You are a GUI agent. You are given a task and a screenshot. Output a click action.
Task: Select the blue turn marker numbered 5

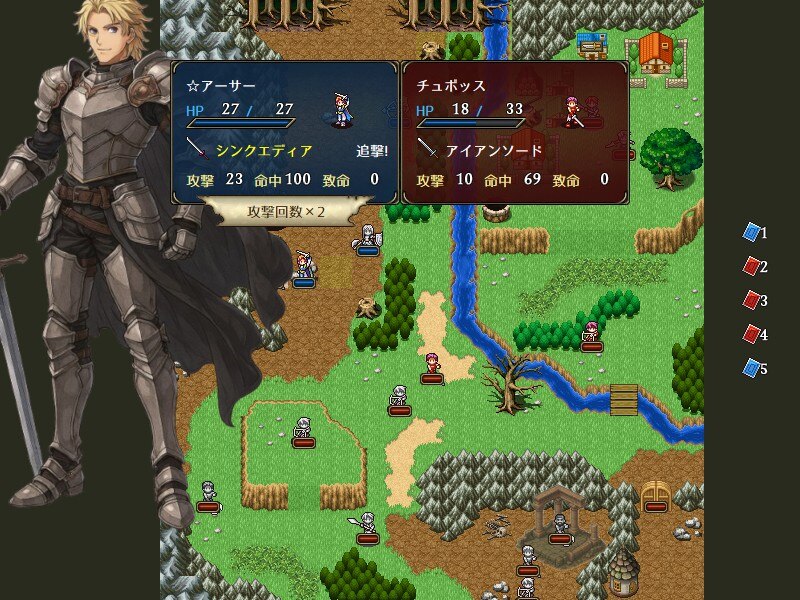pyautogui.click(x=752, y=368)
